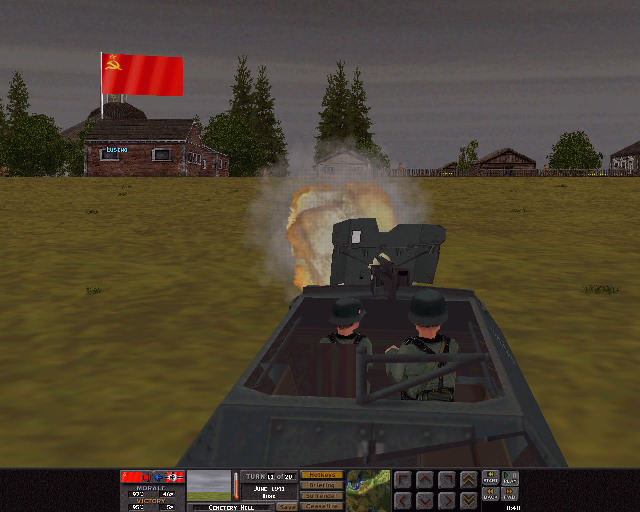Restart the replay from the start
This screenshot has height=512, width=640.
pyautogui.click(x=490, y=478)
